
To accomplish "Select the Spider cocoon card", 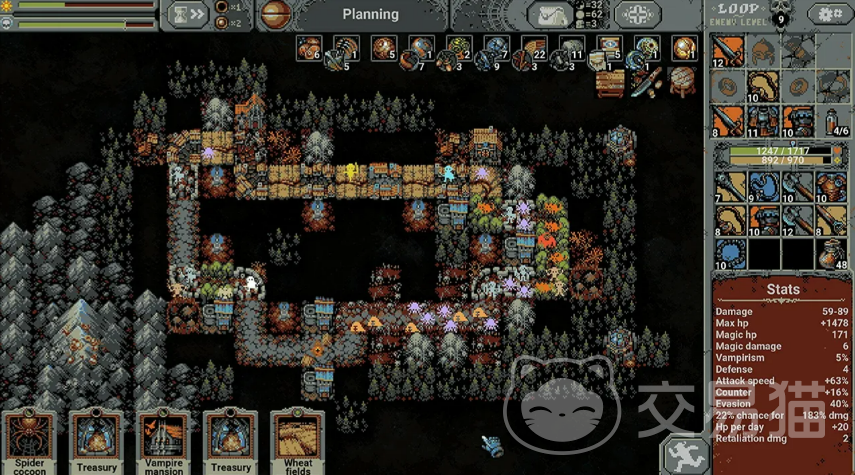I will click(29, 441).
